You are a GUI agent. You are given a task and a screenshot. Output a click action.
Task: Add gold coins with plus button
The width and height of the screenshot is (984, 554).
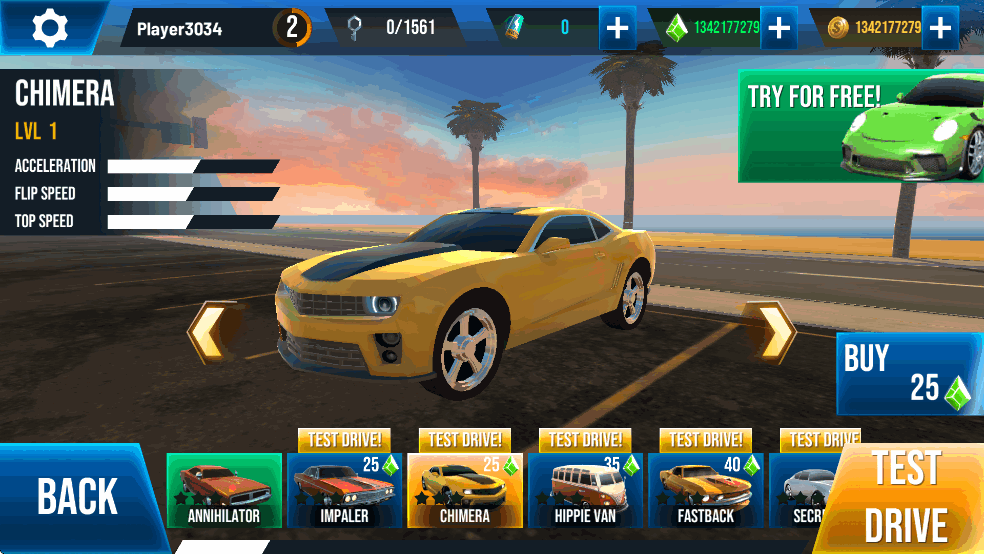(938, 28)
